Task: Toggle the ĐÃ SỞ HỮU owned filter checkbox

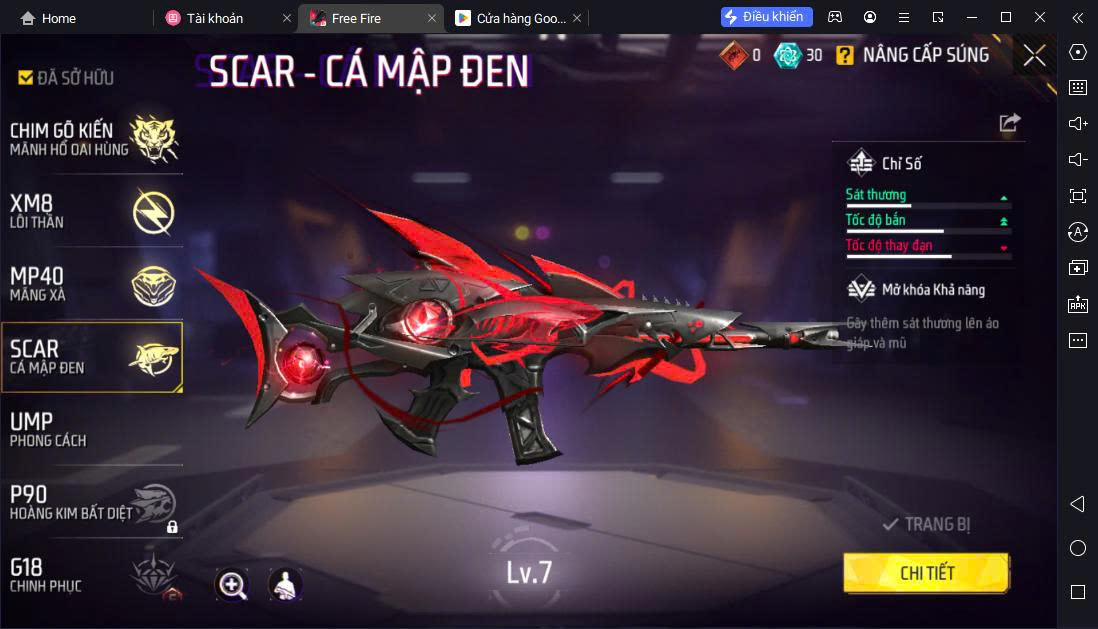Action: coord(26,78)
